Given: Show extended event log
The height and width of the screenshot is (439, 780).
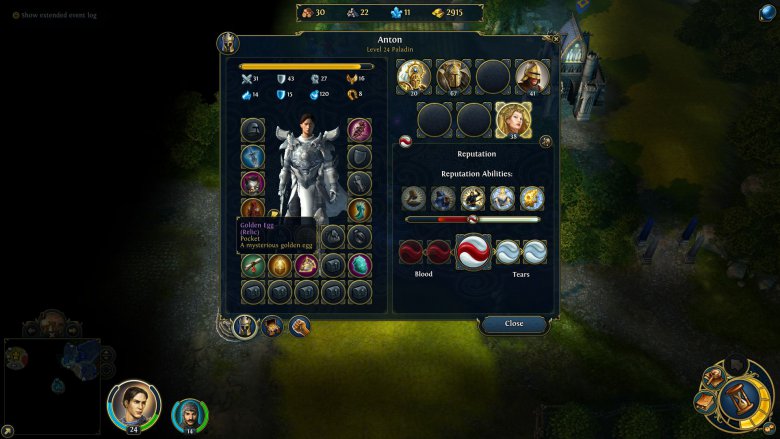Looking at the screenshot, I should (58, 15).
